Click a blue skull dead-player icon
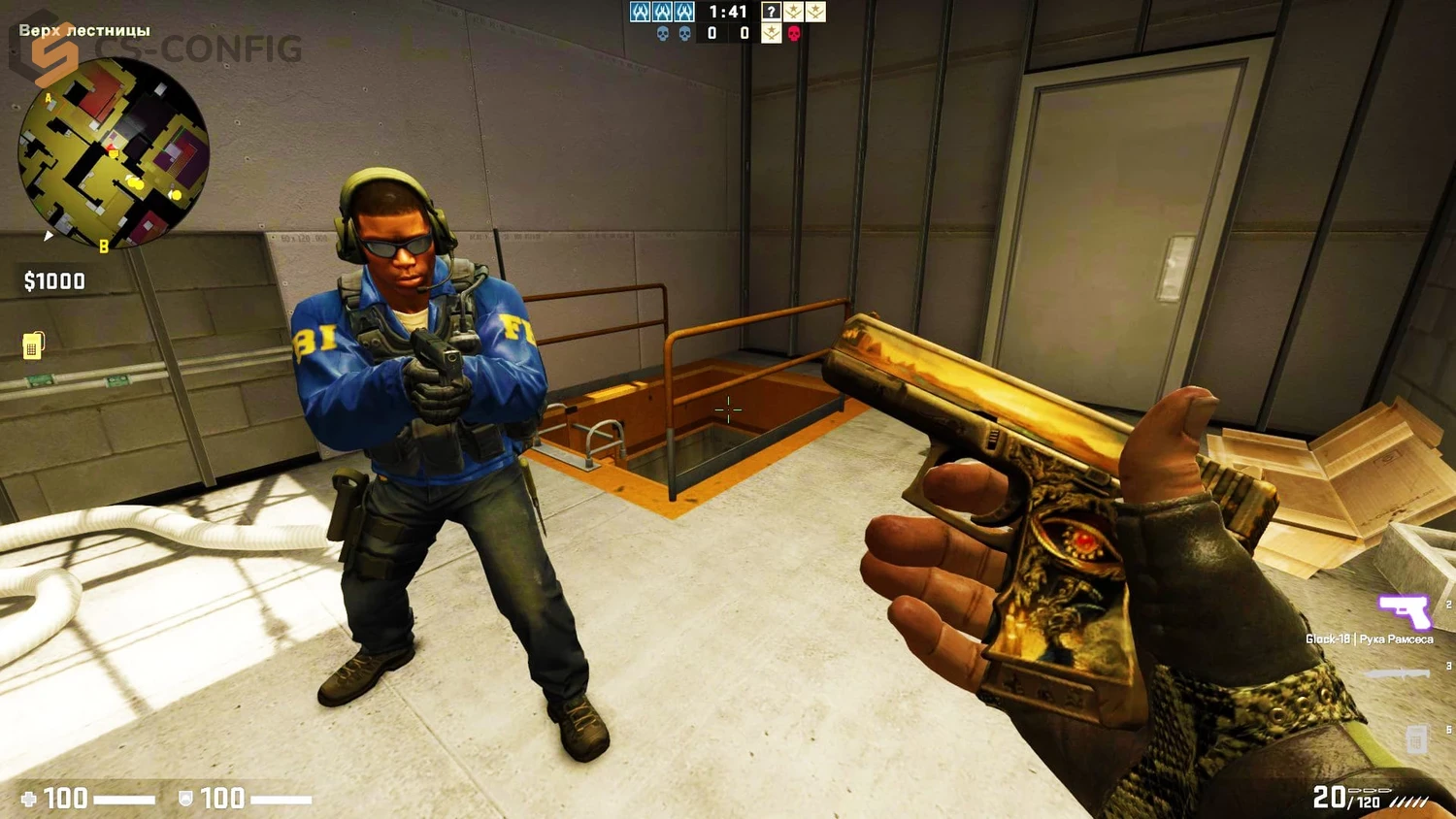This screenshot has width=1456, height=819. [x=662, y=32]
